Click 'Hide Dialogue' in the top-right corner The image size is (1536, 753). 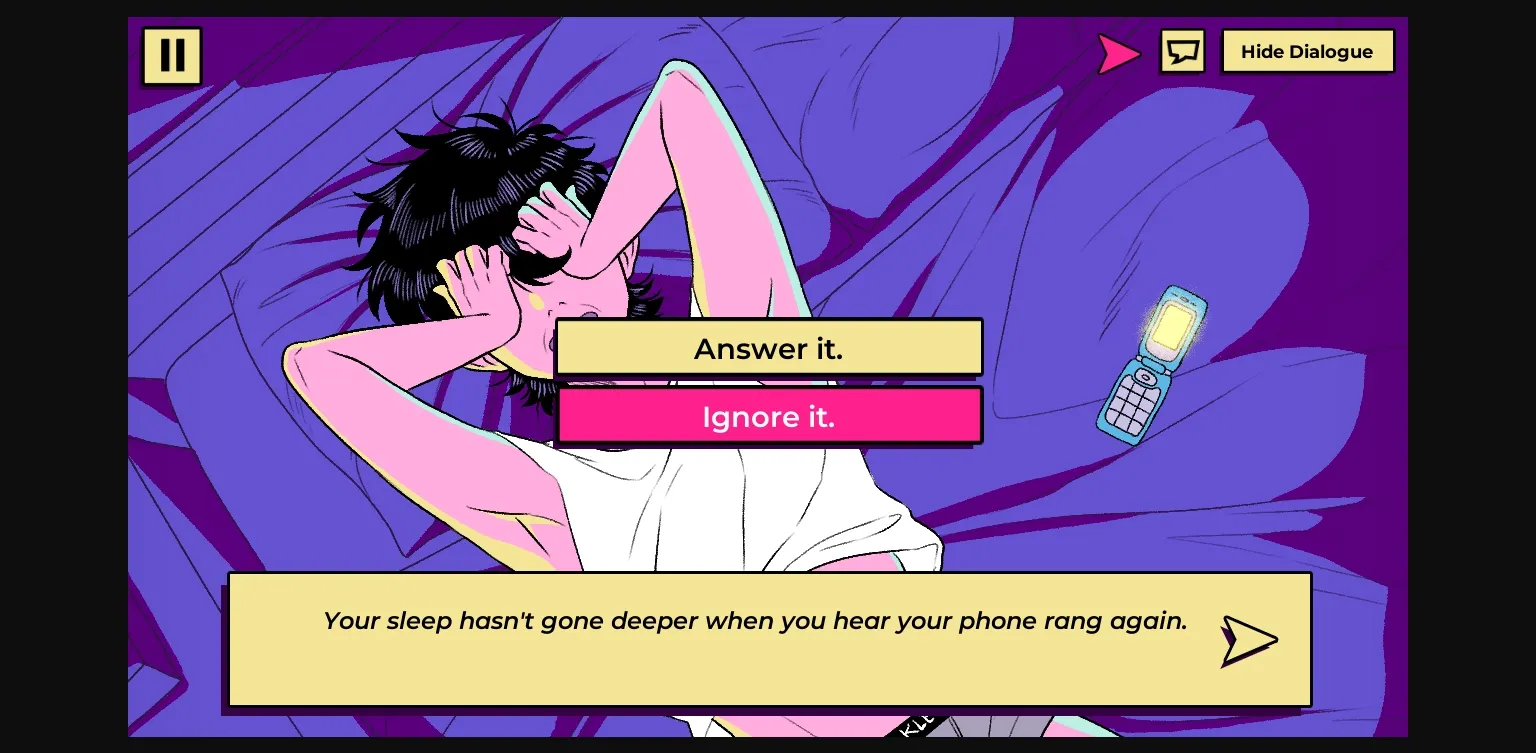coord(1307,51)
